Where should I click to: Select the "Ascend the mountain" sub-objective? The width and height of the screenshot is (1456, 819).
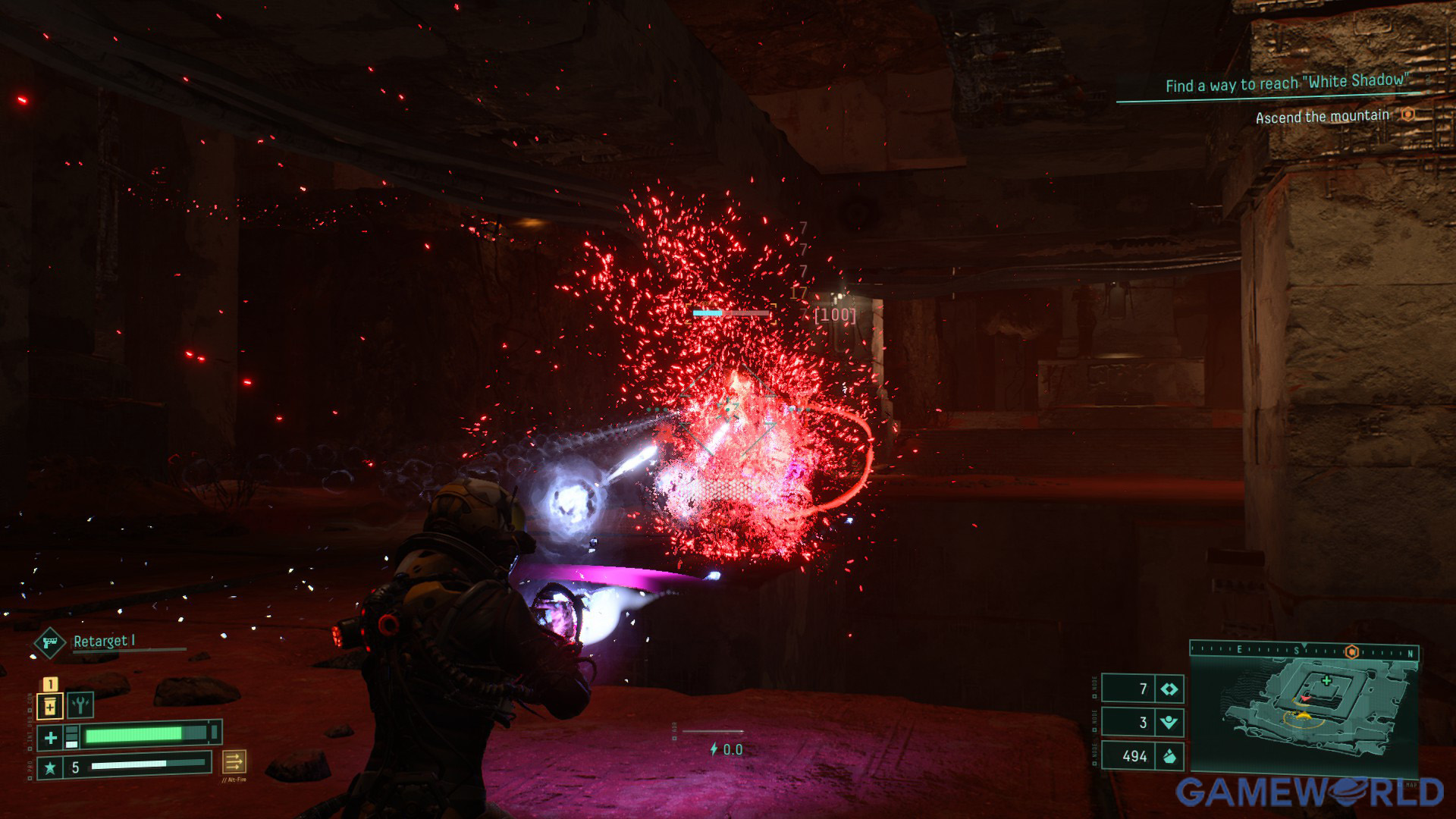pos(1322,117)
